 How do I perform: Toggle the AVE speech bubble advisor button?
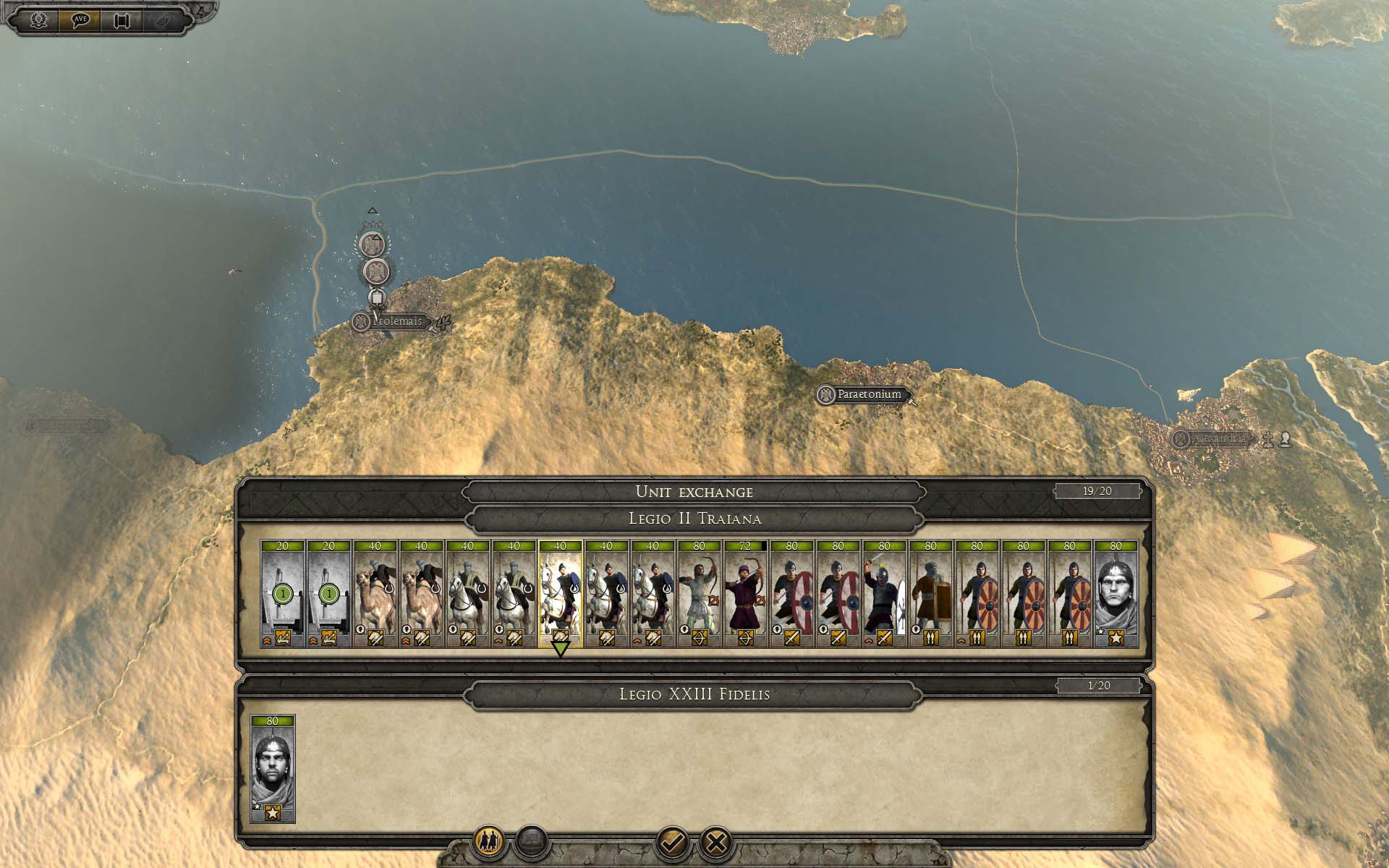pyautogui.click(x=80, y=20)
